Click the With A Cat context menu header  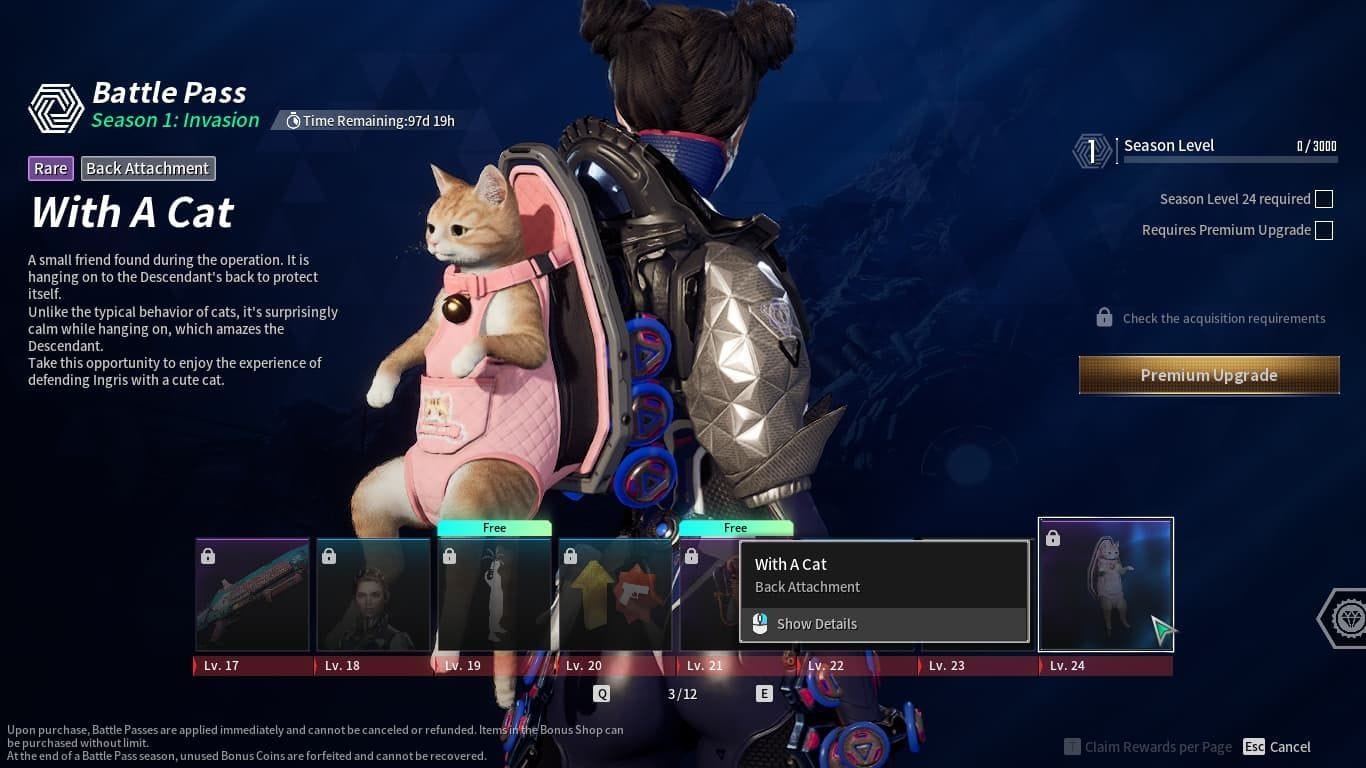(x=790, y=564)
